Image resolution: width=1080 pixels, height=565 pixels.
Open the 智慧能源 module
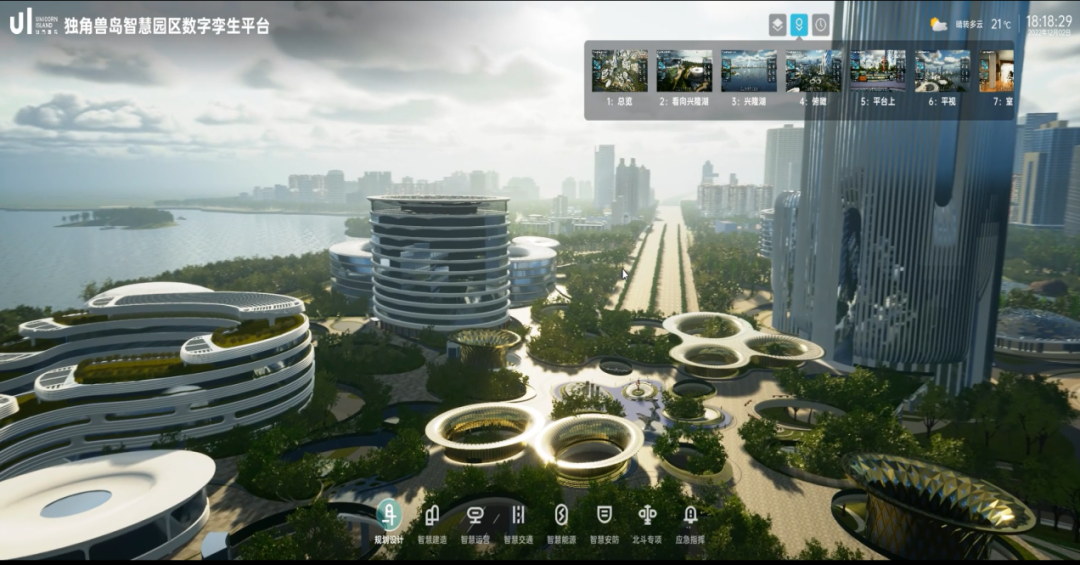point(561,516)
